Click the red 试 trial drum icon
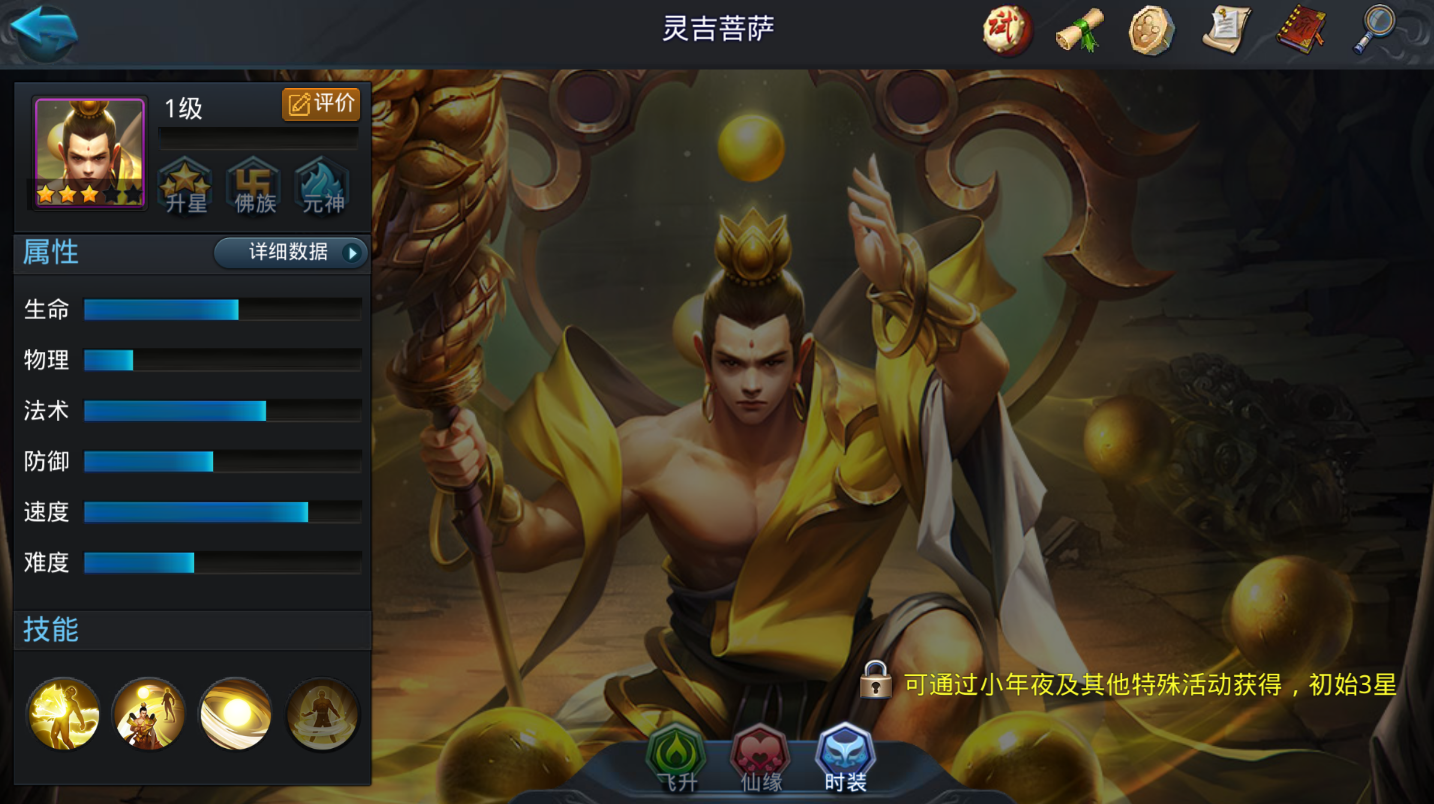This screenshot has width=1434, height=804. coord(1006,30)
